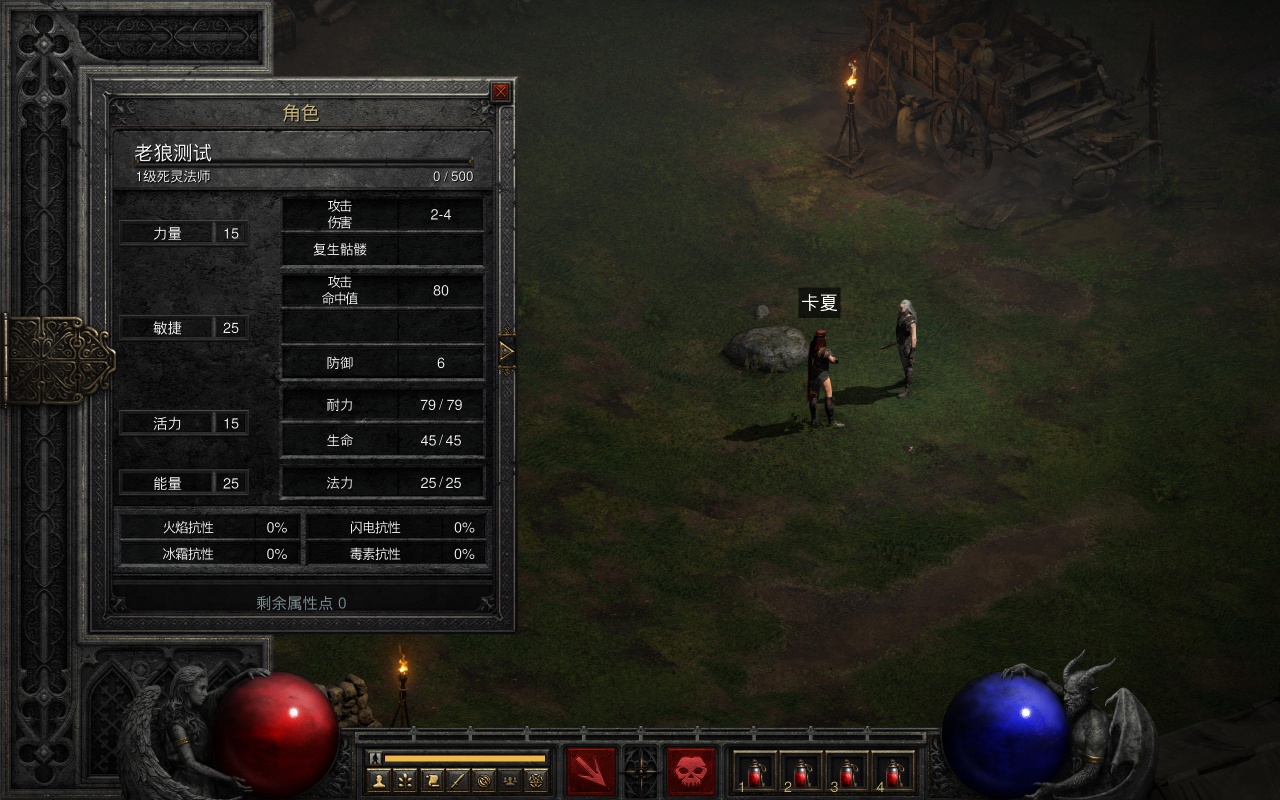Use the health potion in belt slot 1
Screen dimensions: 1280x800
click(x=756, y=772)
